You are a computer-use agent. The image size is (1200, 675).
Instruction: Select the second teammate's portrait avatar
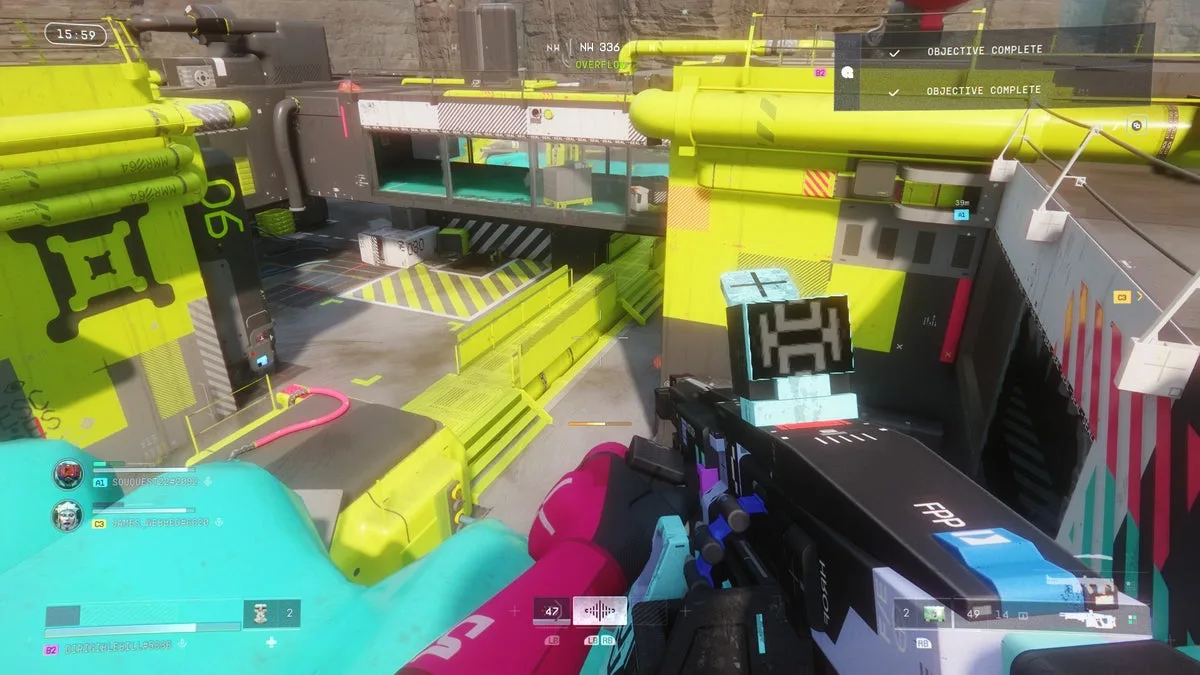(68, 515)
